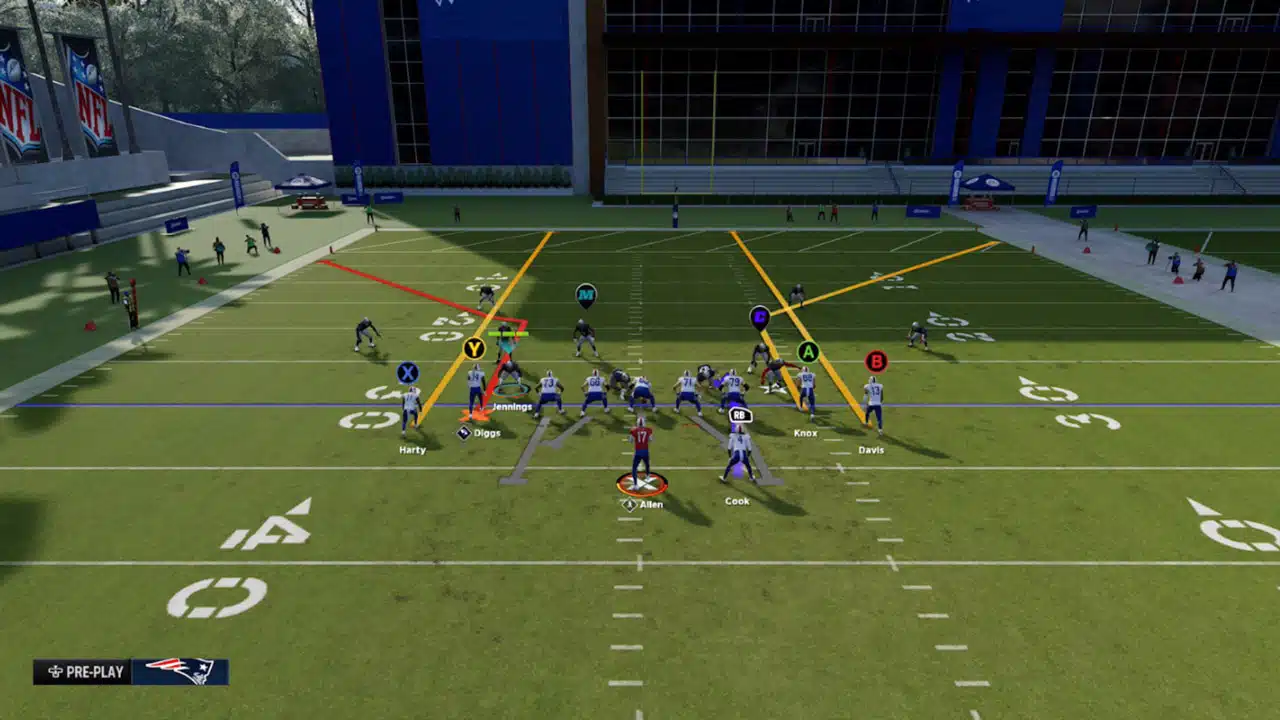Select the Davis receiver label

[871, 450]
